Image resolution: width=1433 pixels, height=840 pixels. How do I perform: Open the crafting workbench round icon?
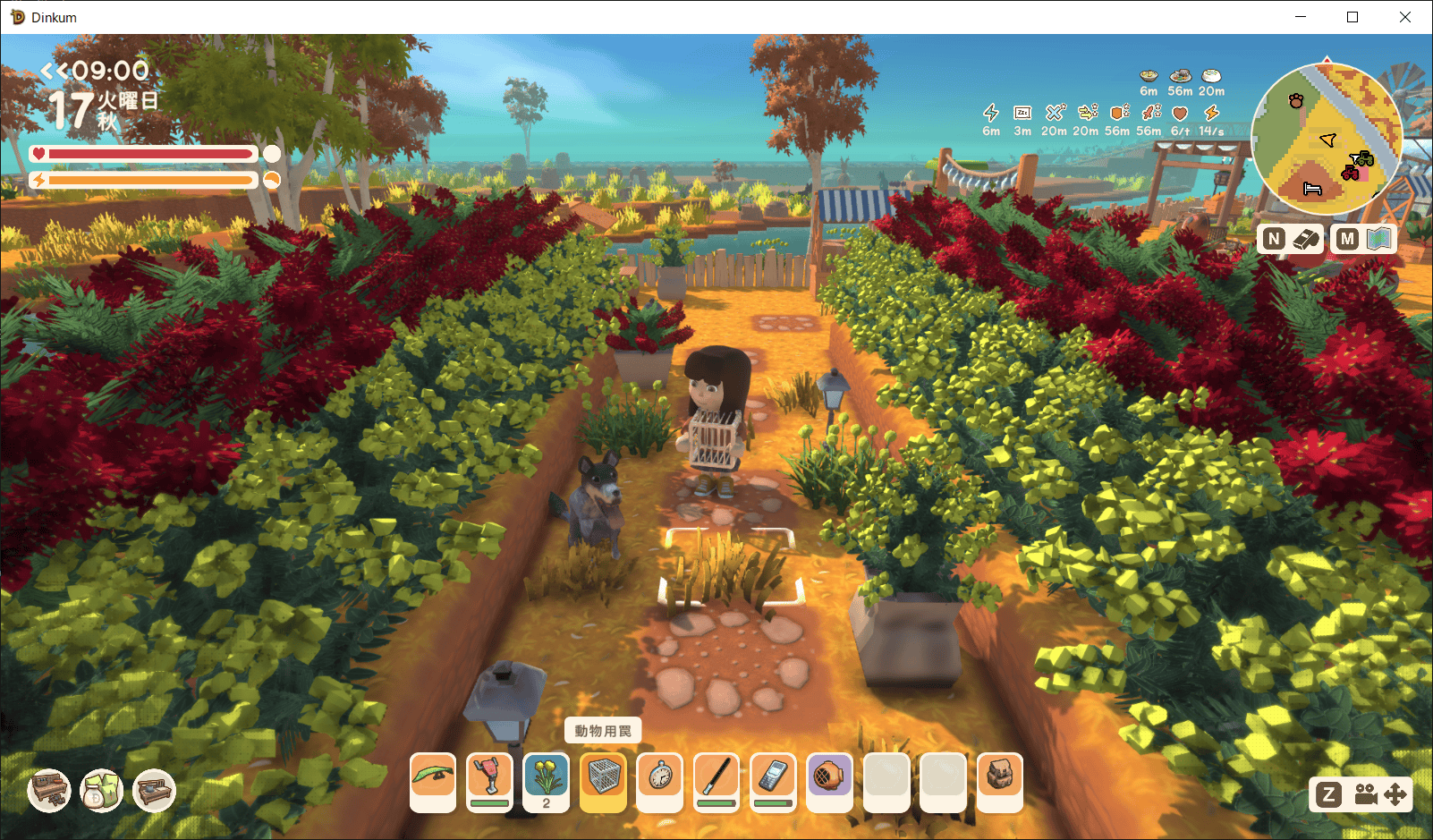pyautogui.click(x=49, y=791)
